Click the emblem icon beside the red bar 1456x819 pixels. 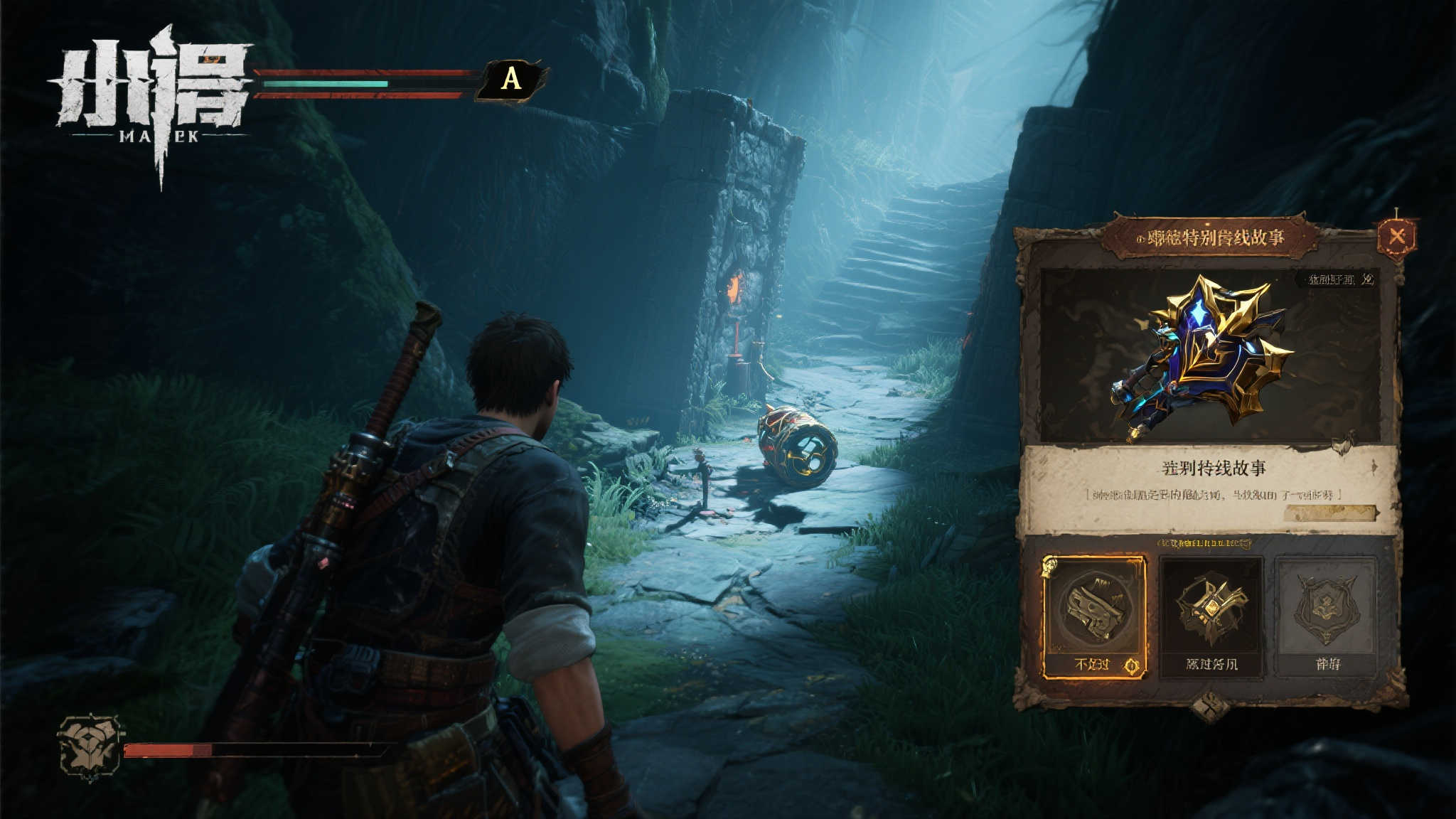pyautogui.click(x=89, y=746)
